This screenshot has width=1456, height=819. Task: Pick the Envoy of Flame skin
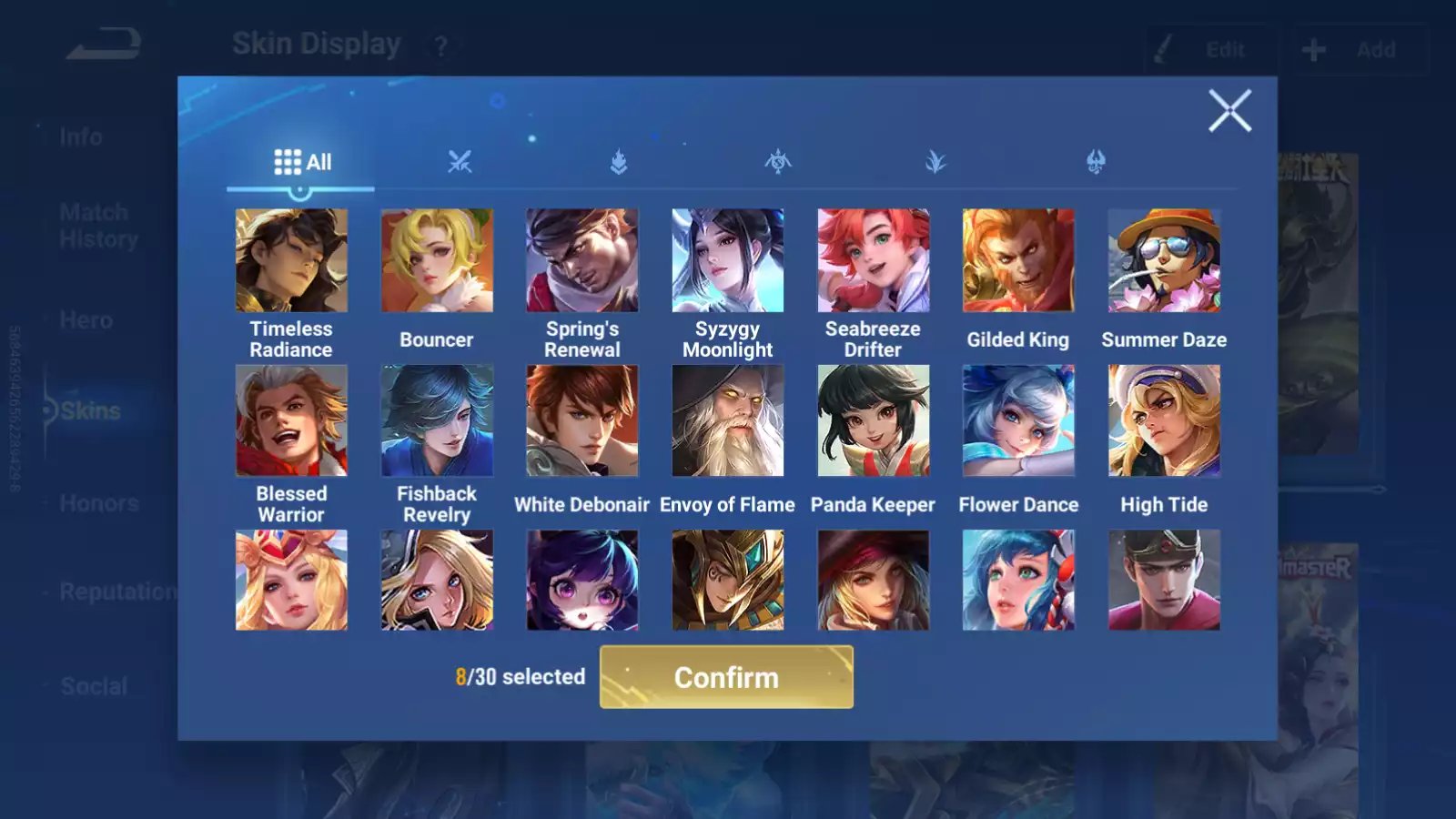tap(728, 420)
